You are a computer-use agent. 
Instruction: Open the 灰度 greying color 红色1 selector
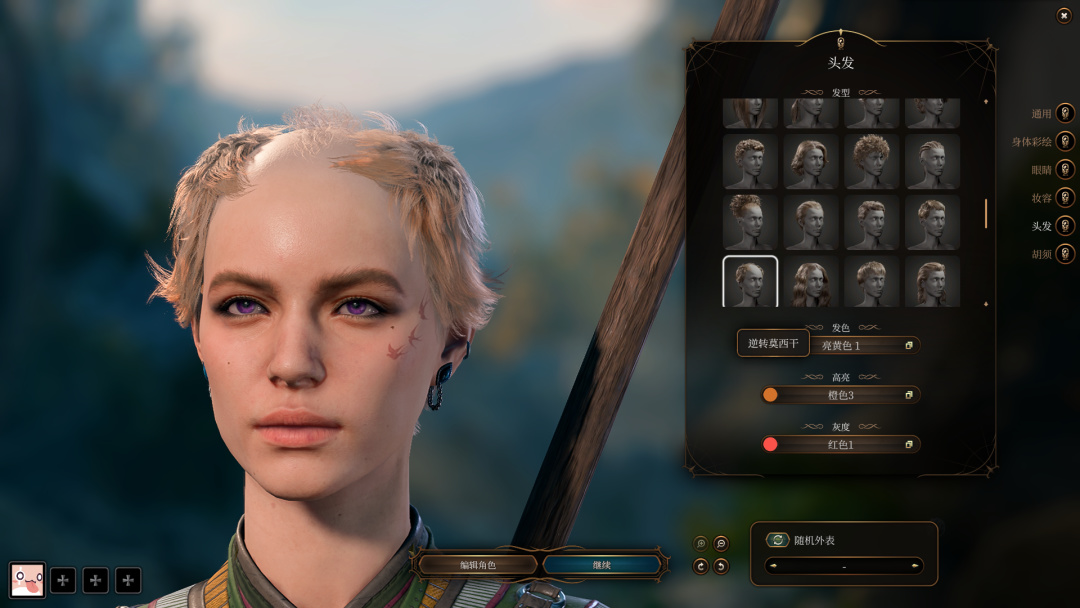coord(841,444)
